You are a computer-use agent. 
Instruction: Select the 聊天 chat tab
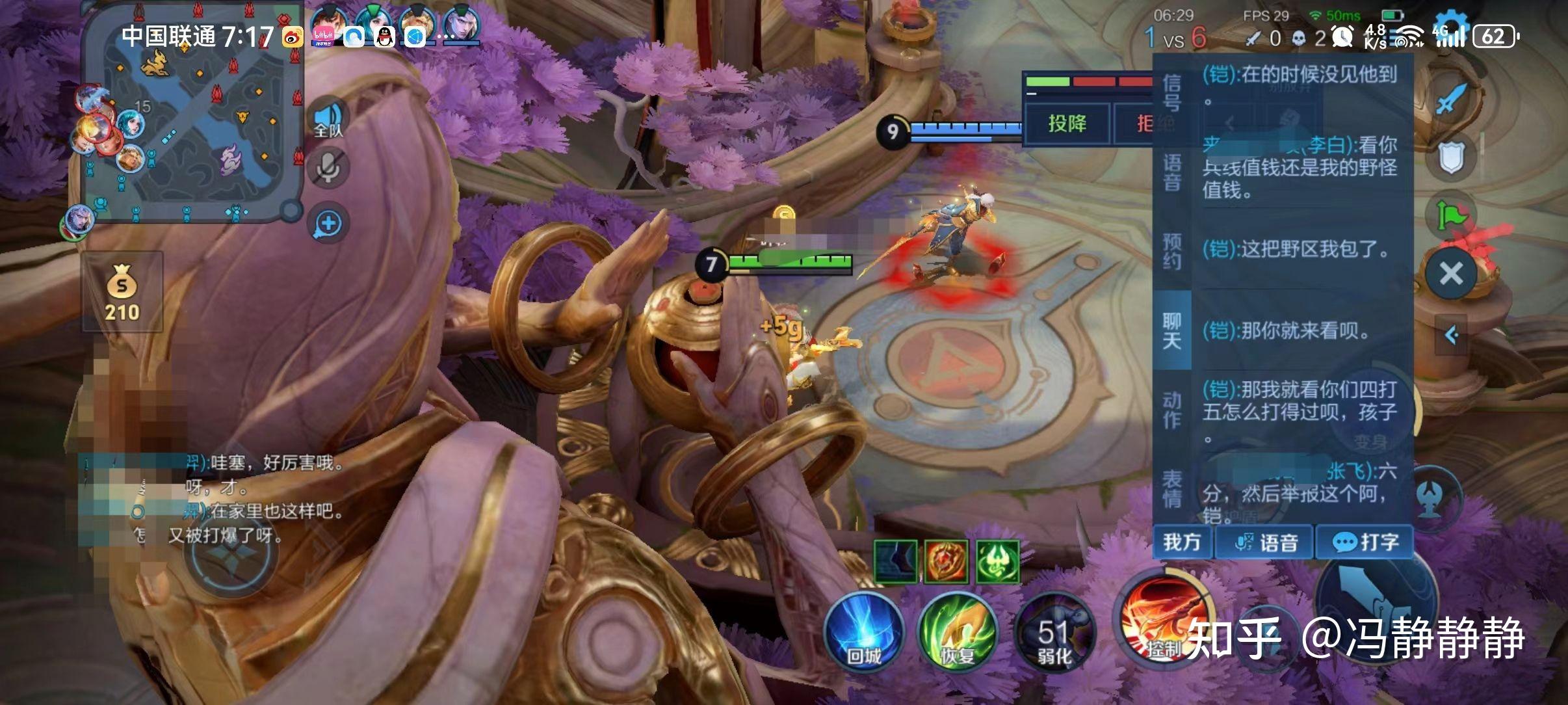pos(1171,330)
